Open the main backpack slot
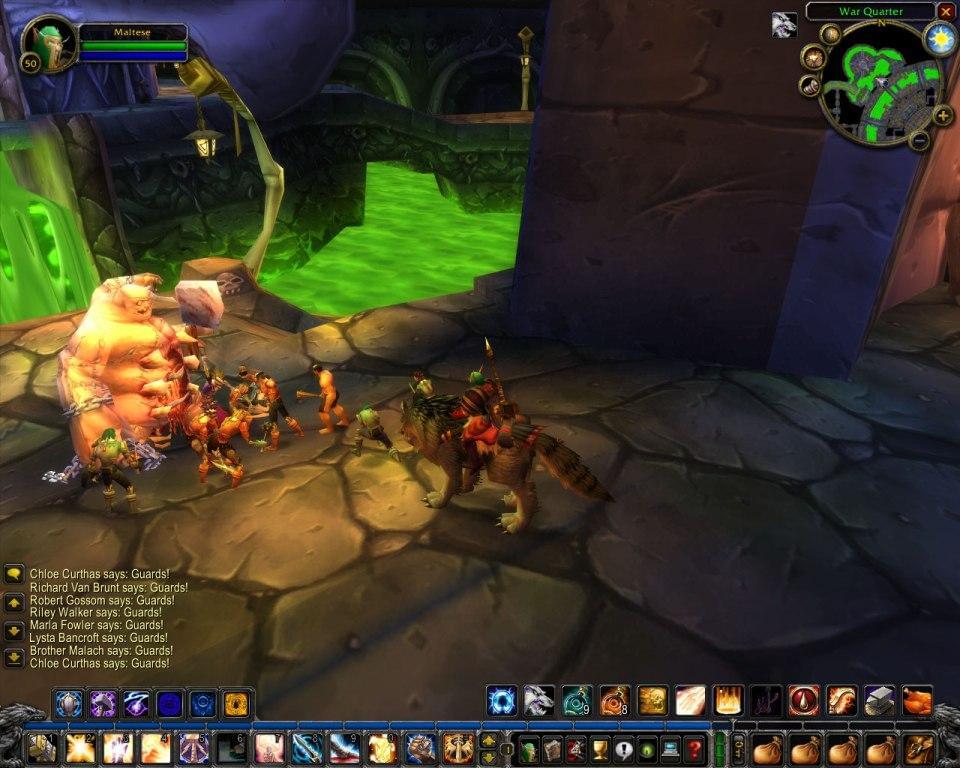The height and width of the screenshot is (768, 960). point(919,748)
